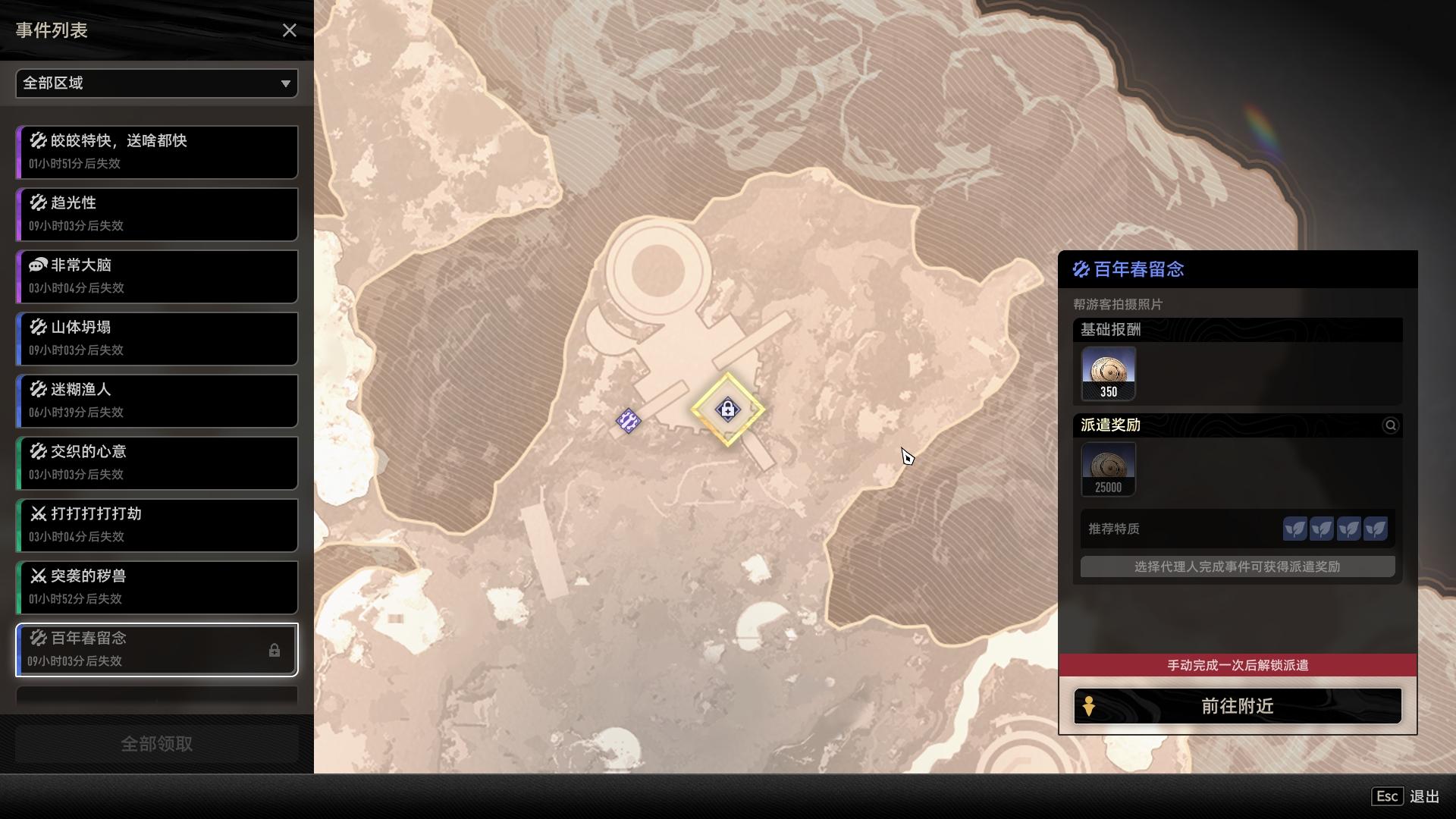Claim all rewards with 全部领取
This screenshot has width=1456, height=819.
click(157, 744)
